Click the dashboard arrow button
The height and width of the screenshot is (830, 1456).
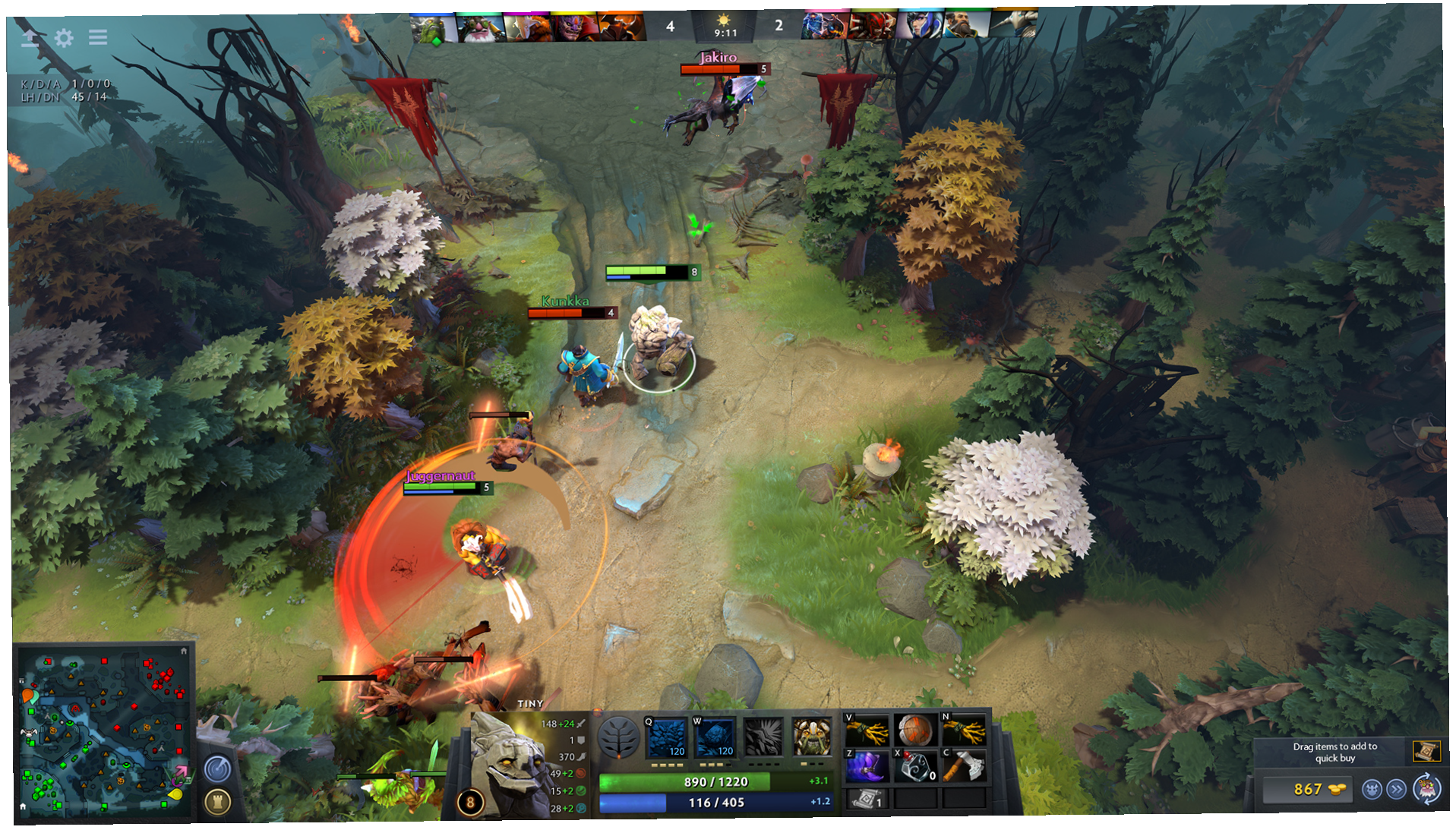(30, 38)
